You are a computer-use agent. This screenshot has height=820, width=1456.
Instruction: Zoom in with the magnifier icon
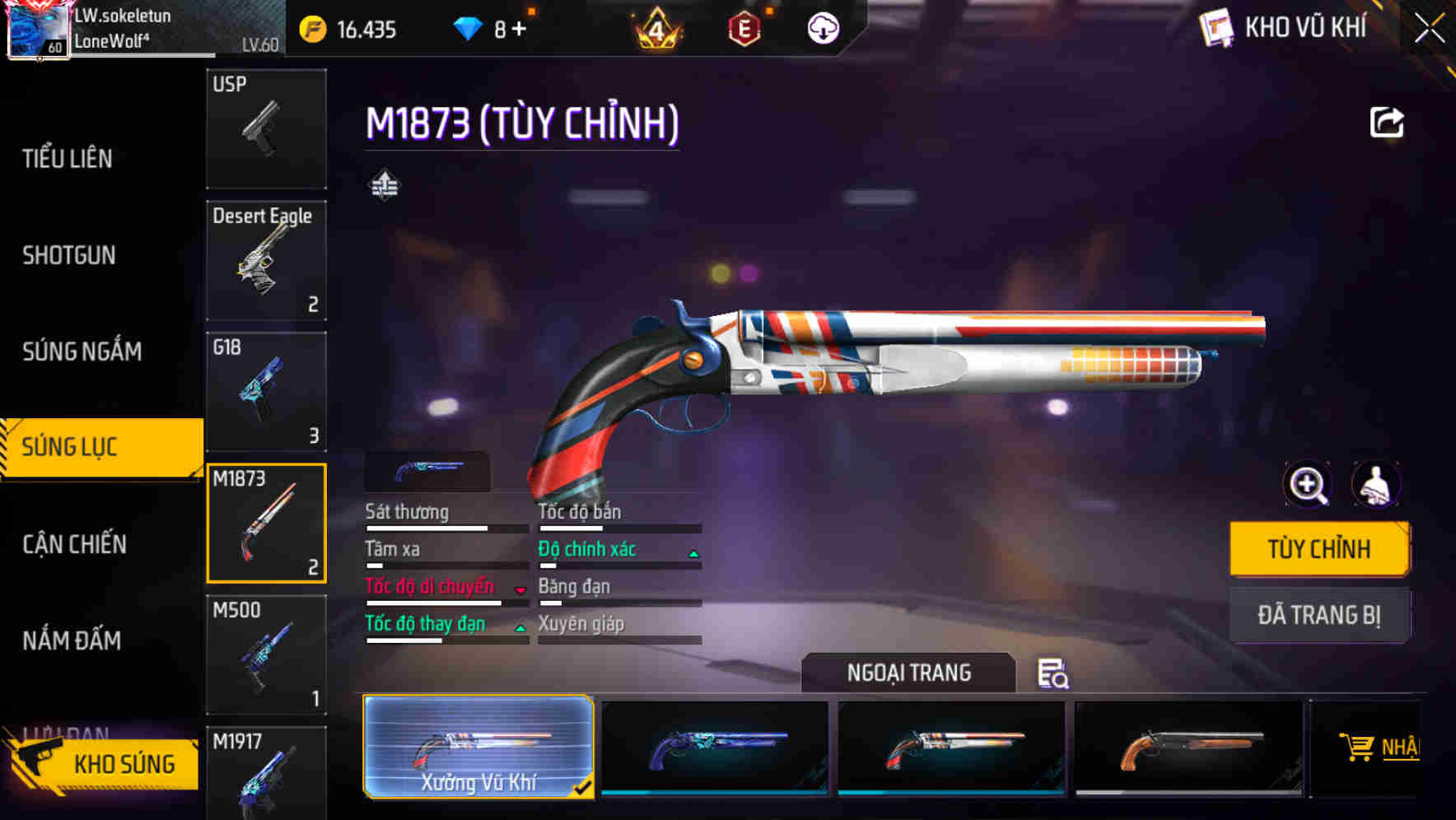(1308, 484)
